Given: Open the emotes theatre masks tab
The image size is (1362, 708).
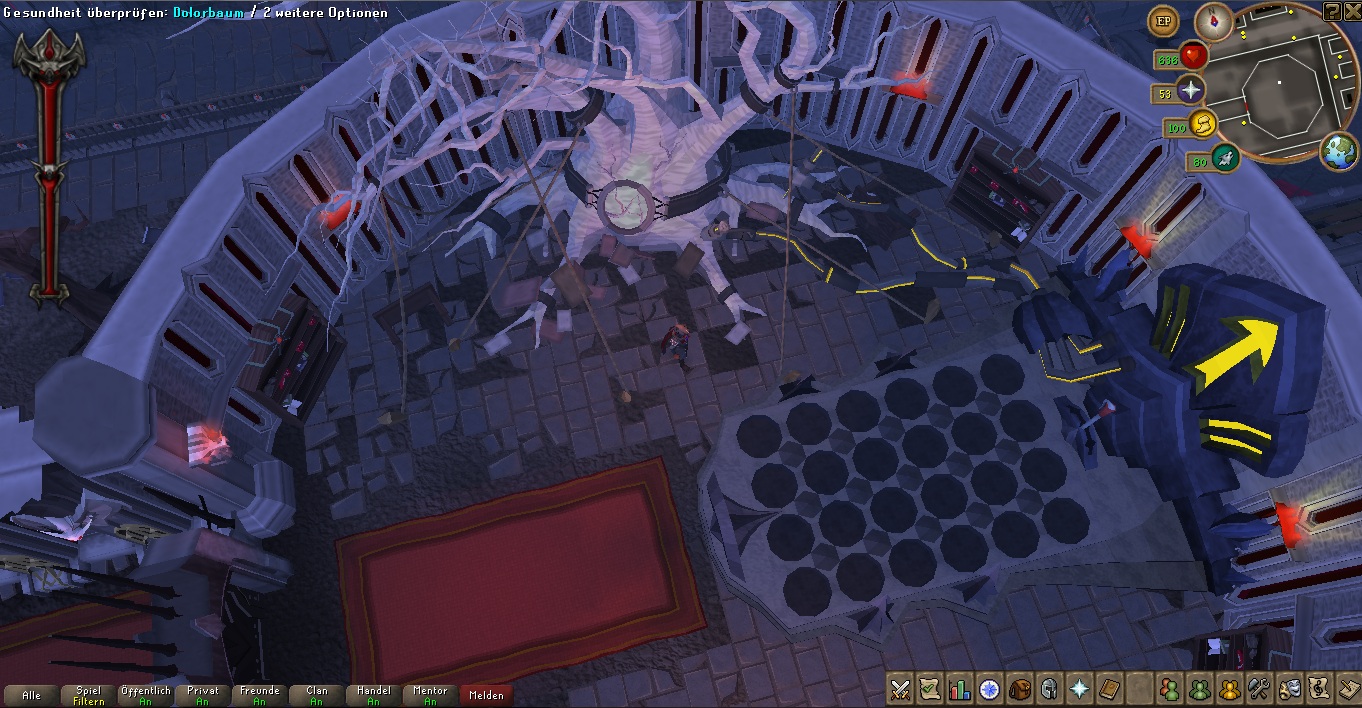Looking at the screenshot, I should pos(1289,689).
